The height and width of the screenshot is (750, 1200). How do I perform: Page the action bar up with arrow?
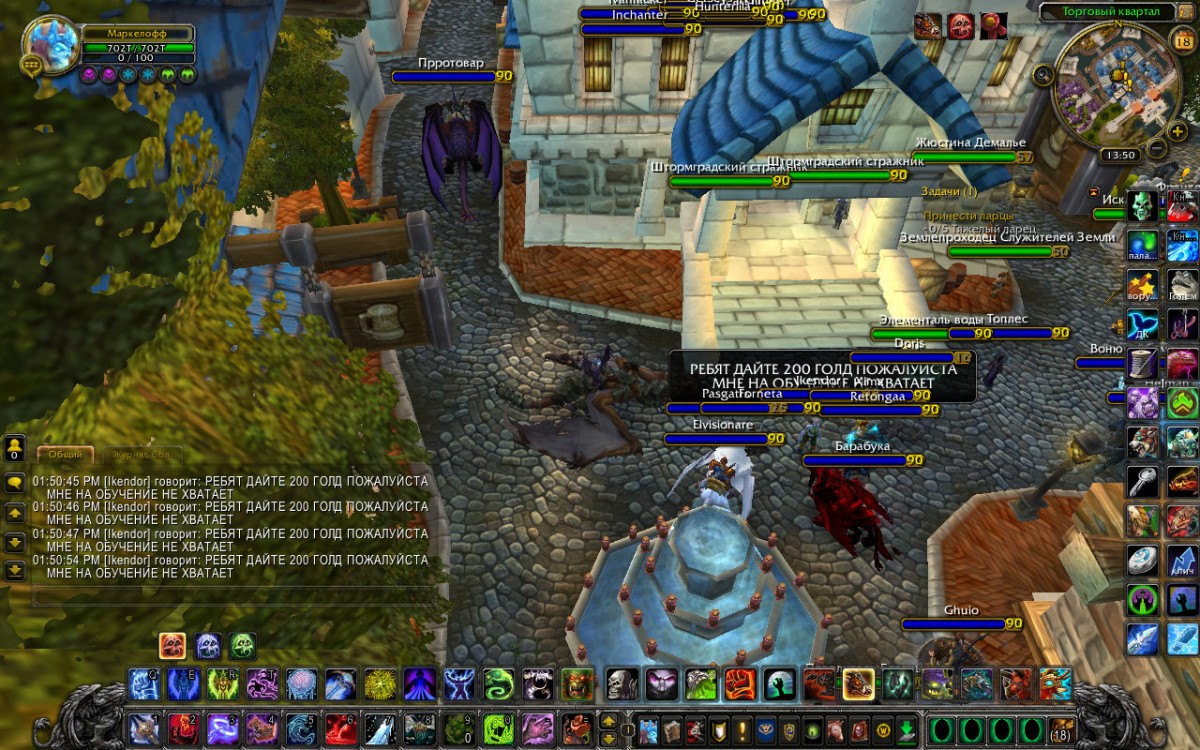(x=607, y=720)
